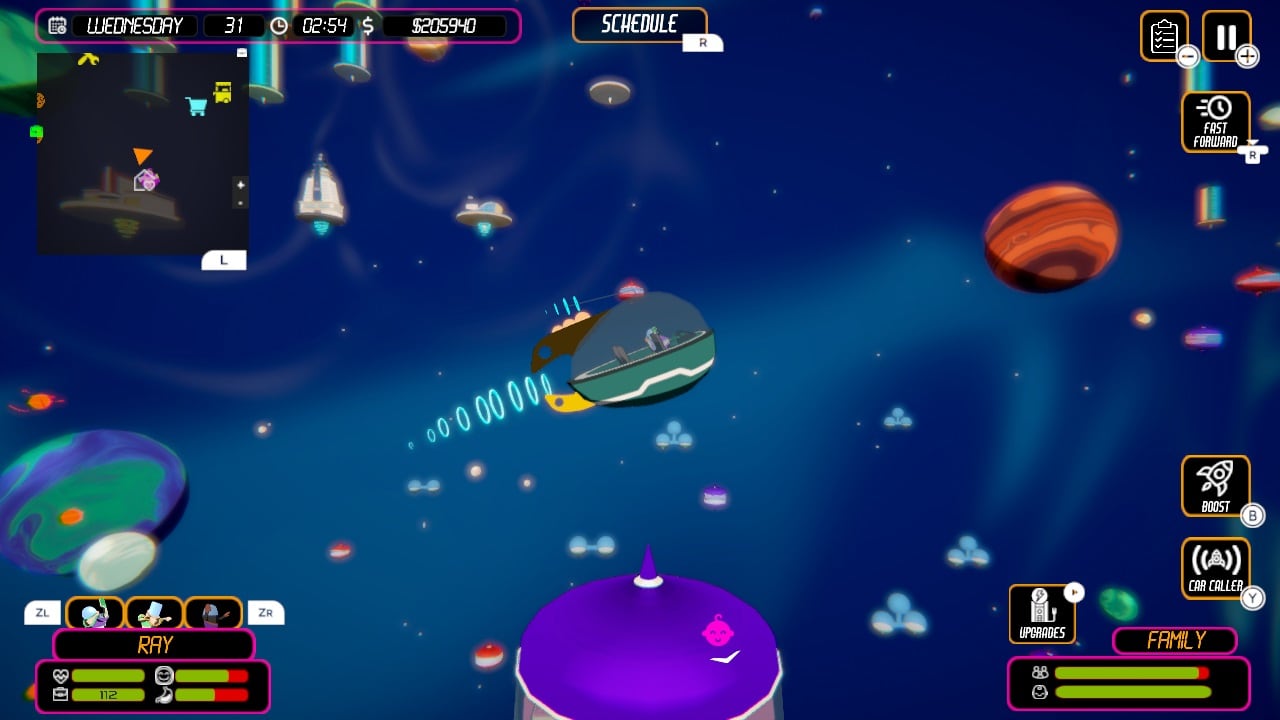The image size is (1280, 720).
Task: Select the shopping cart marker on the minimap
Action: pos(194,103)
